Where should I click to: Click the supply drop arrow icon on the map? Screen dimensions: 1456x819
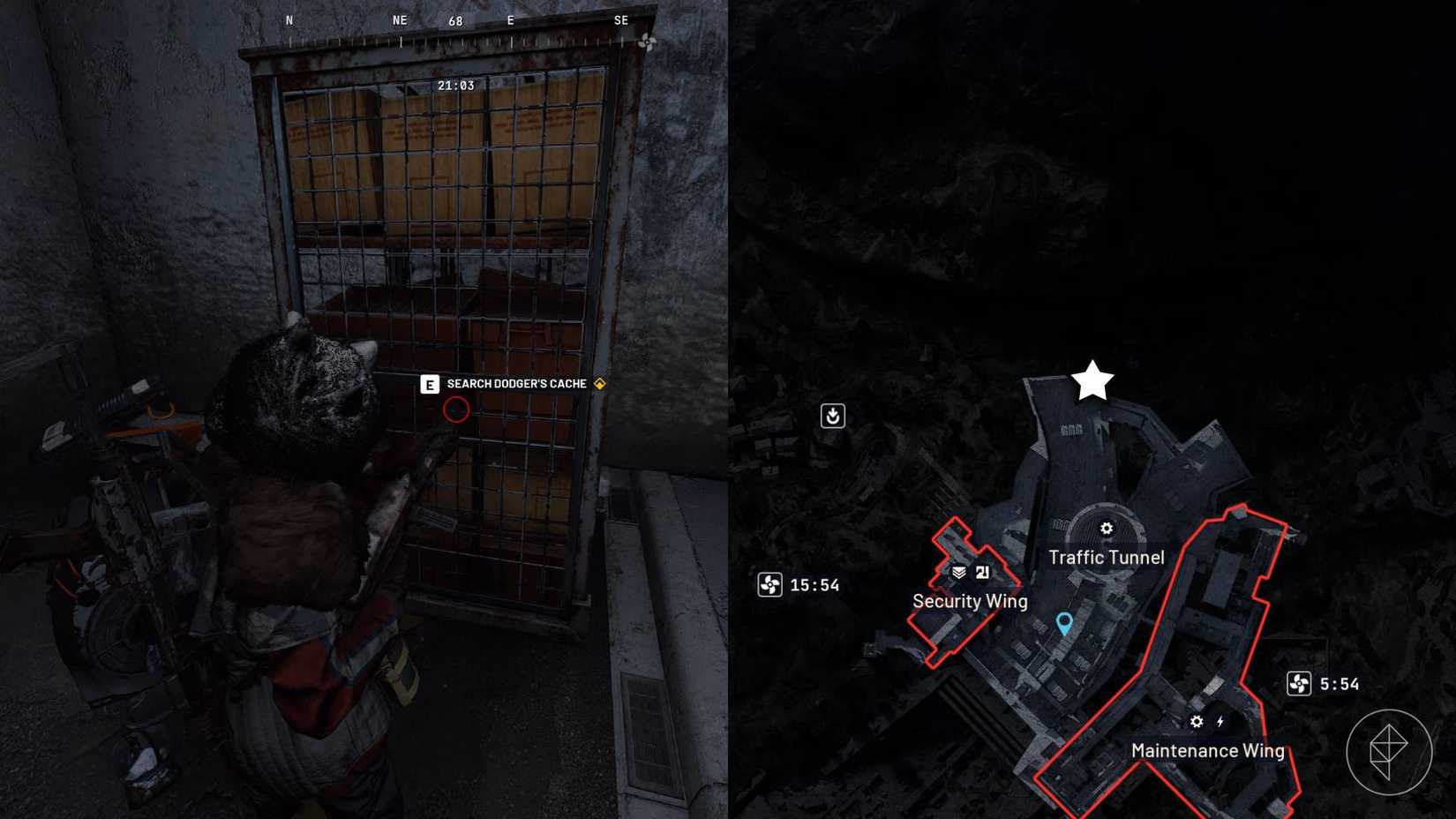point(834,415)
